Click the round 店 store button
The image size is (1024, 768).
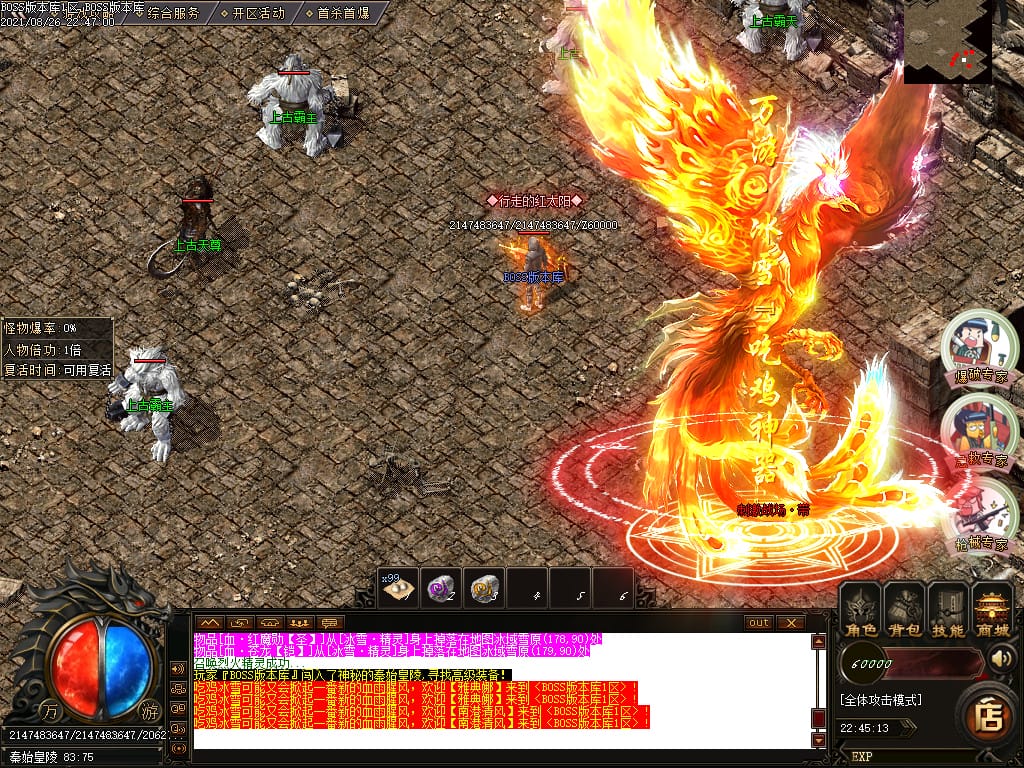(x=989, y=713)
